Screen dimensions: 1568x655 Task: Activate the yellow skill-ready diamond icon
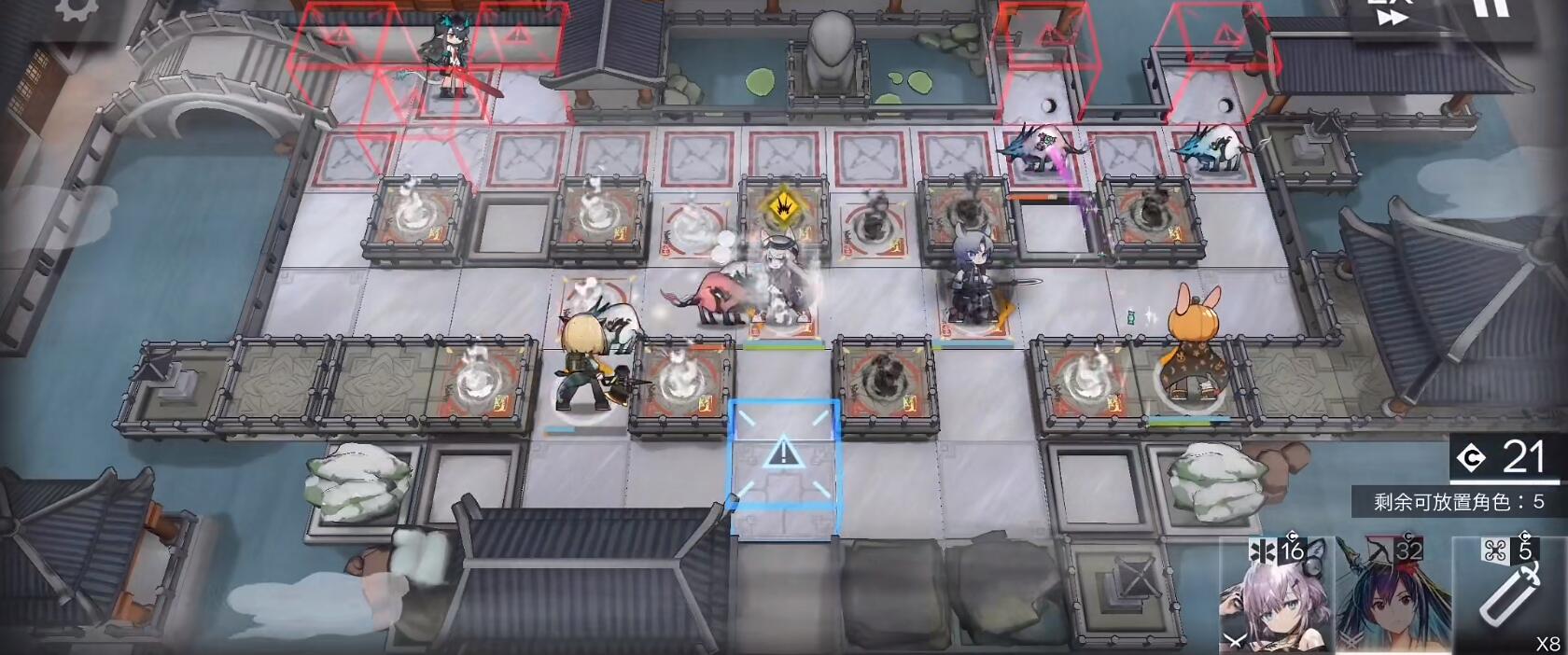click(x=782, y=203)
